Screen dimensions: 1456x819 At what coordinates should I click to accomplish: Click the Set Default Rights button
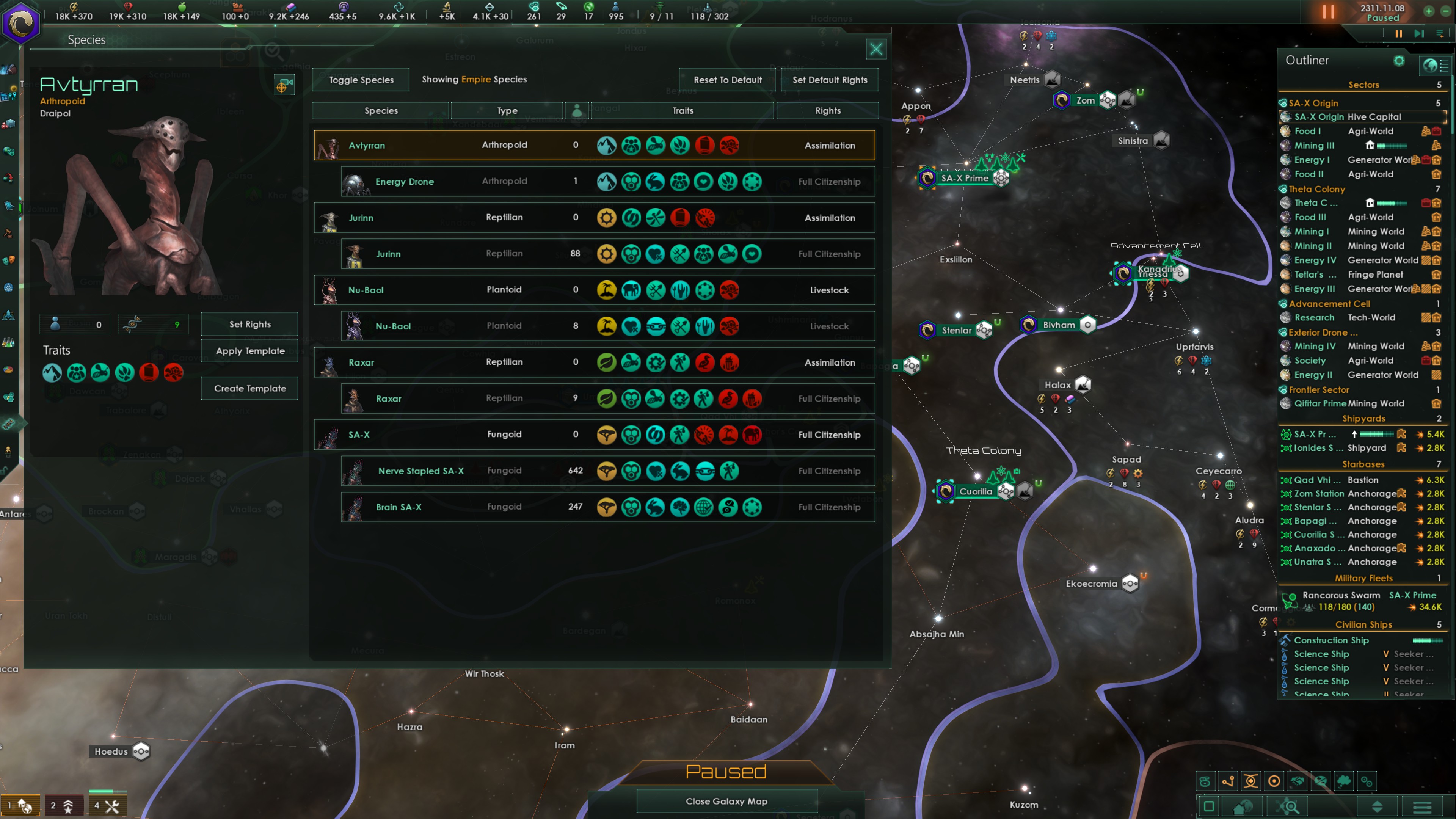point(830,80)
